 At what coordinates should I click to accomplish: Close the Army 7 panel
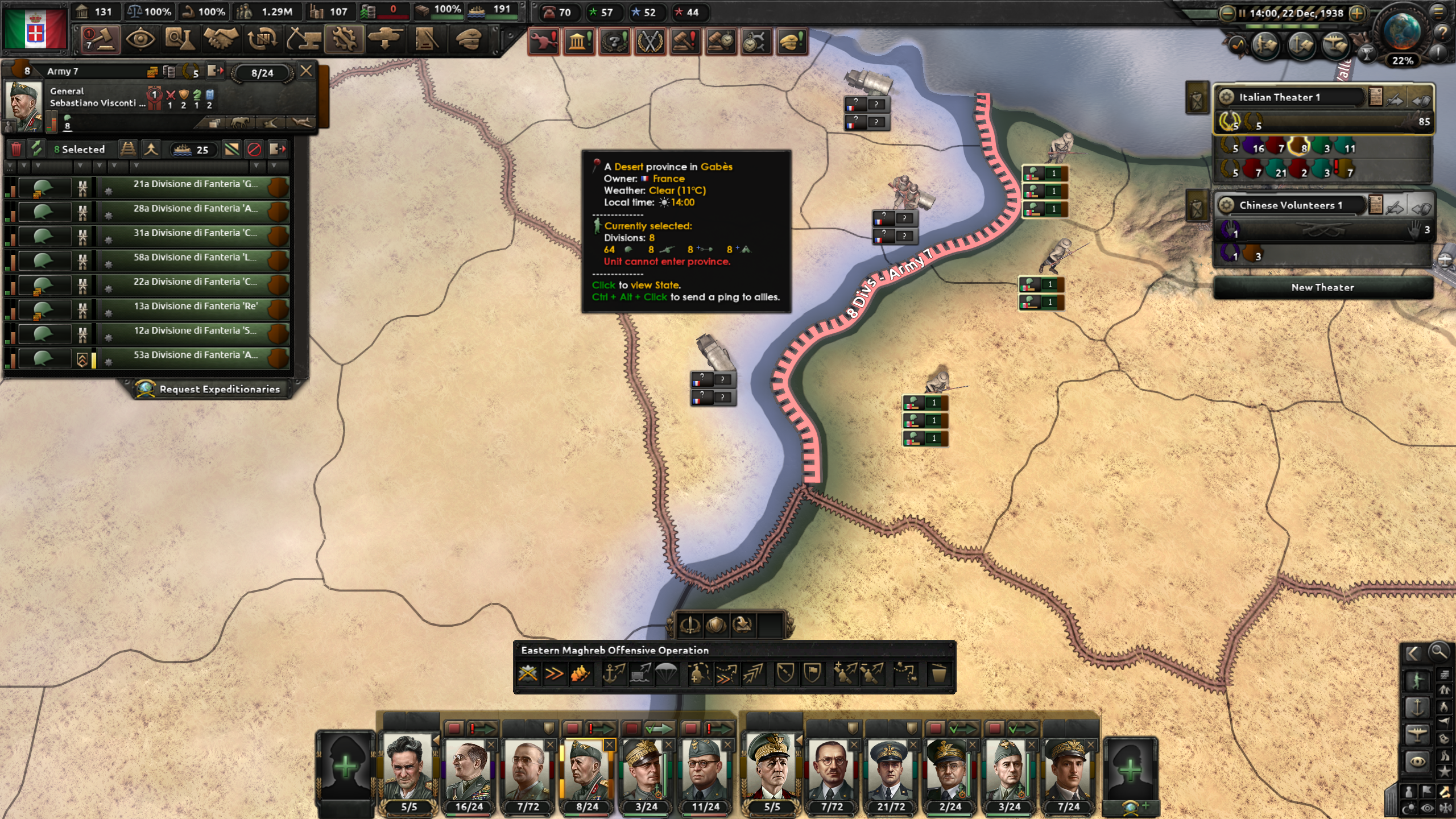pos(306,71)
